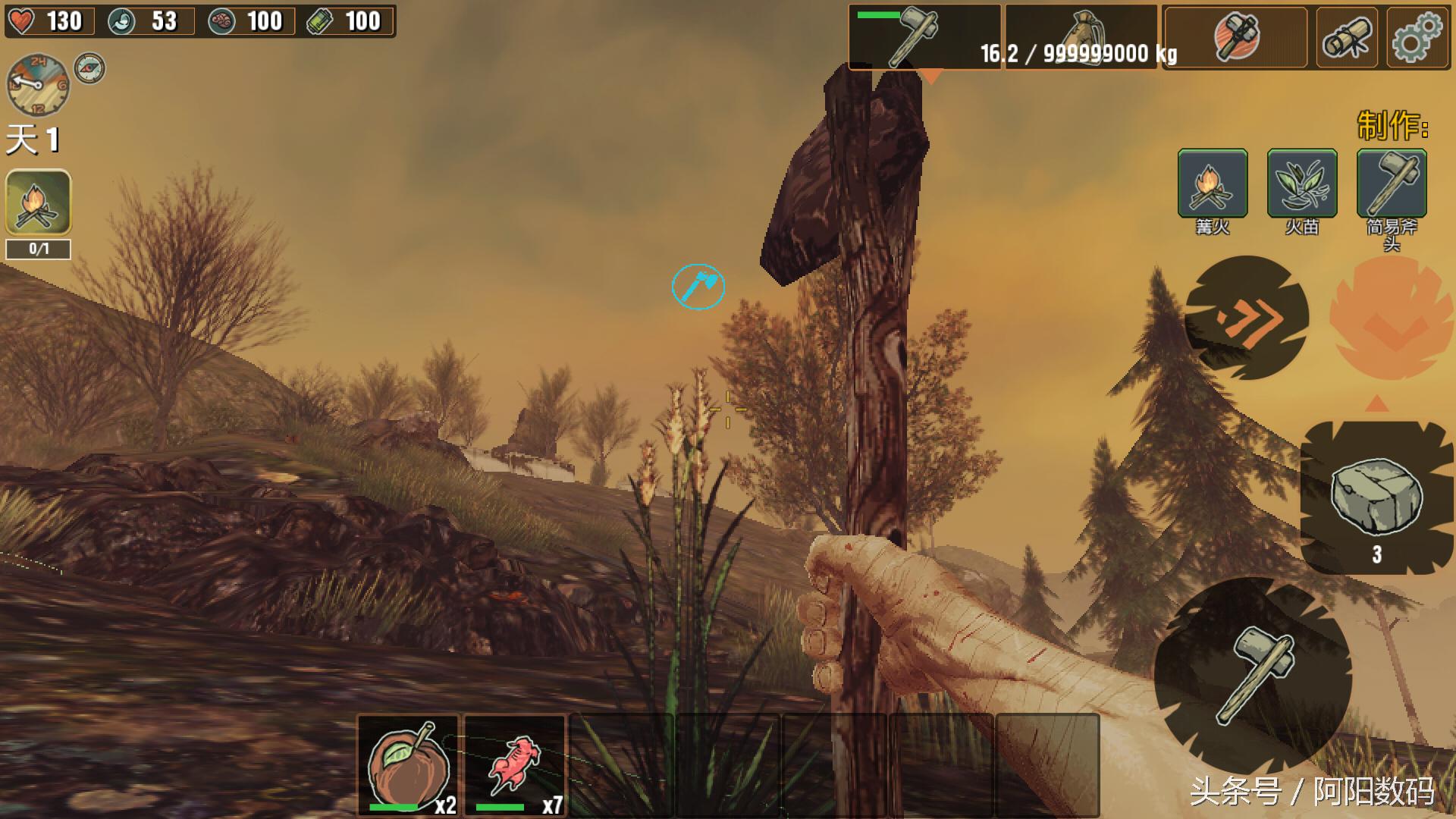Screen dimensions: 1456x819
Task: Tap the orange crouch button
Action: tap(1391, 318)
